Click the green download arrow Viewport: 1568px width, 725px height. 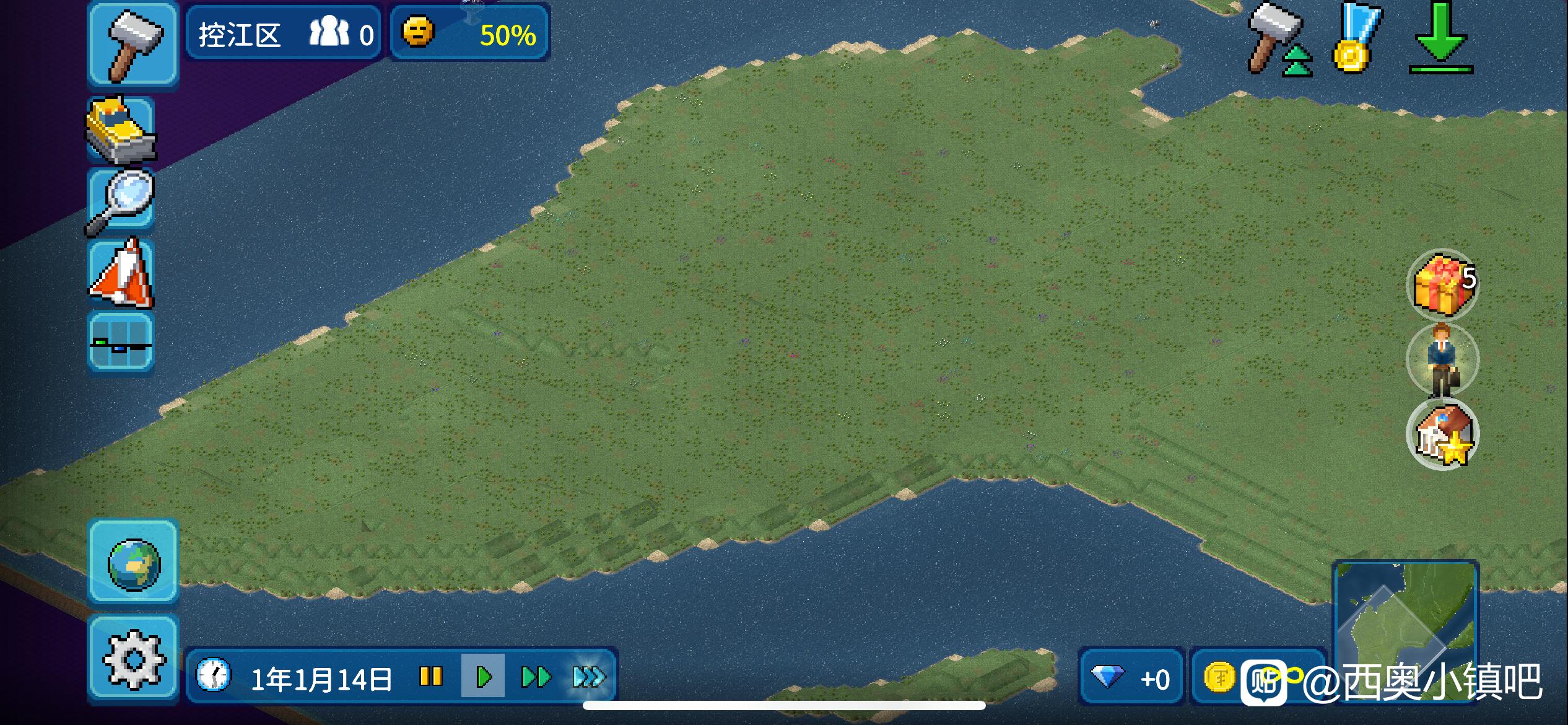point(1440,38)
